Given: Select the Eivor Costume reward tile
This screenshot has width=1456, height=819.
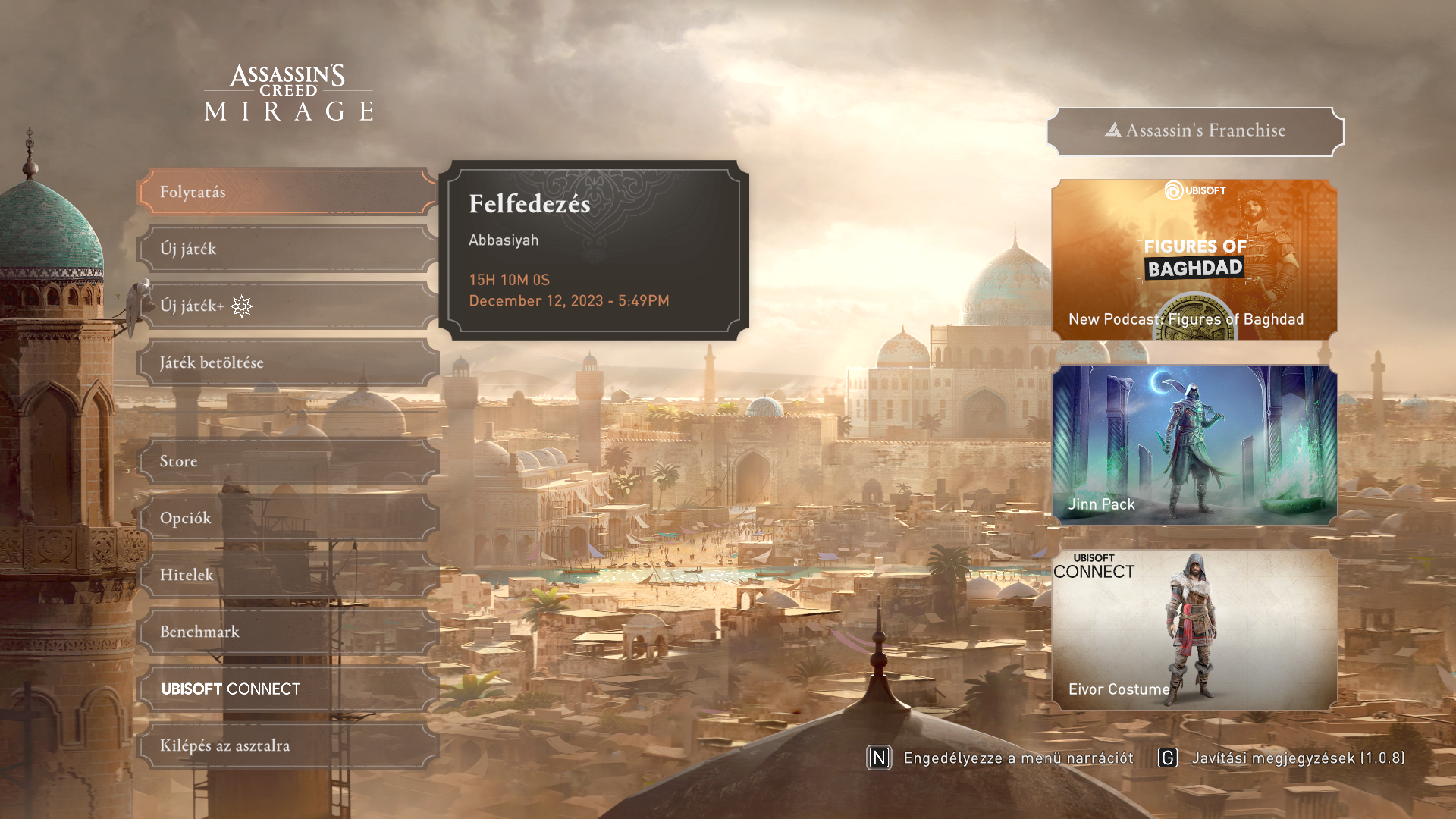Looking at the screenshot, I should coord(1194,630).
